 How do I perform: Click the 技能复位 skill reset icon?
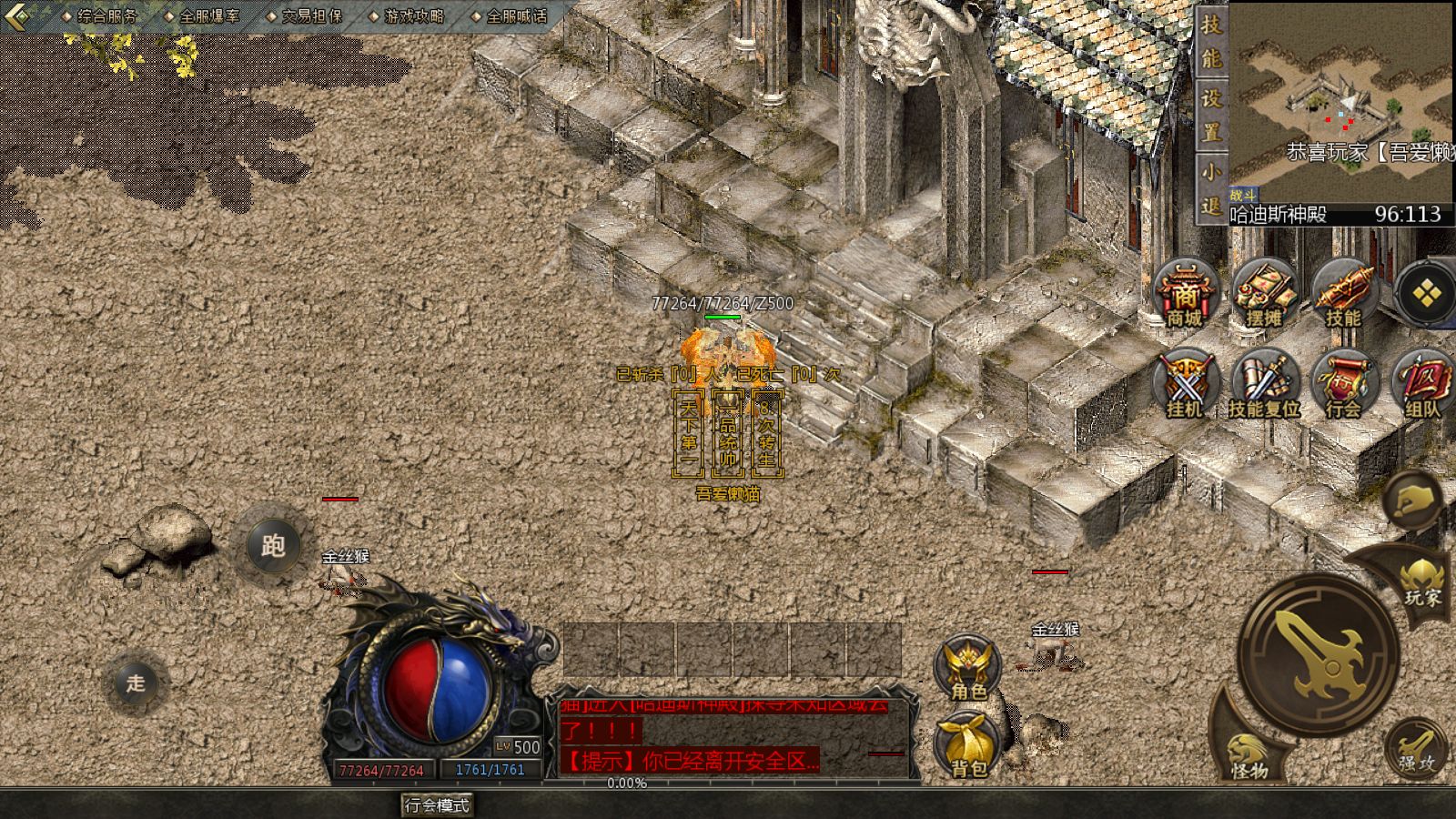(x=1264, y=384)
